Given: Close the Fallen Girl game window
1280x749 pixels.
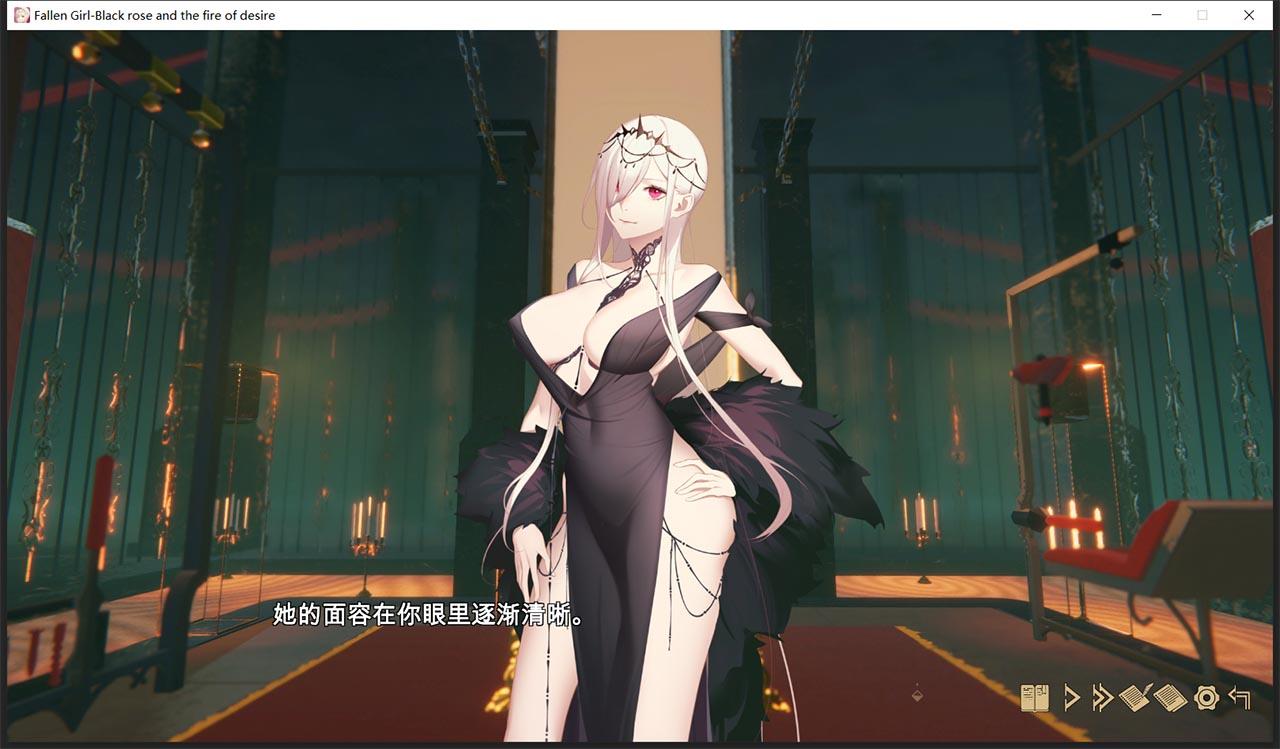Looking at the screenshot, I should [x=1249, y=15].
